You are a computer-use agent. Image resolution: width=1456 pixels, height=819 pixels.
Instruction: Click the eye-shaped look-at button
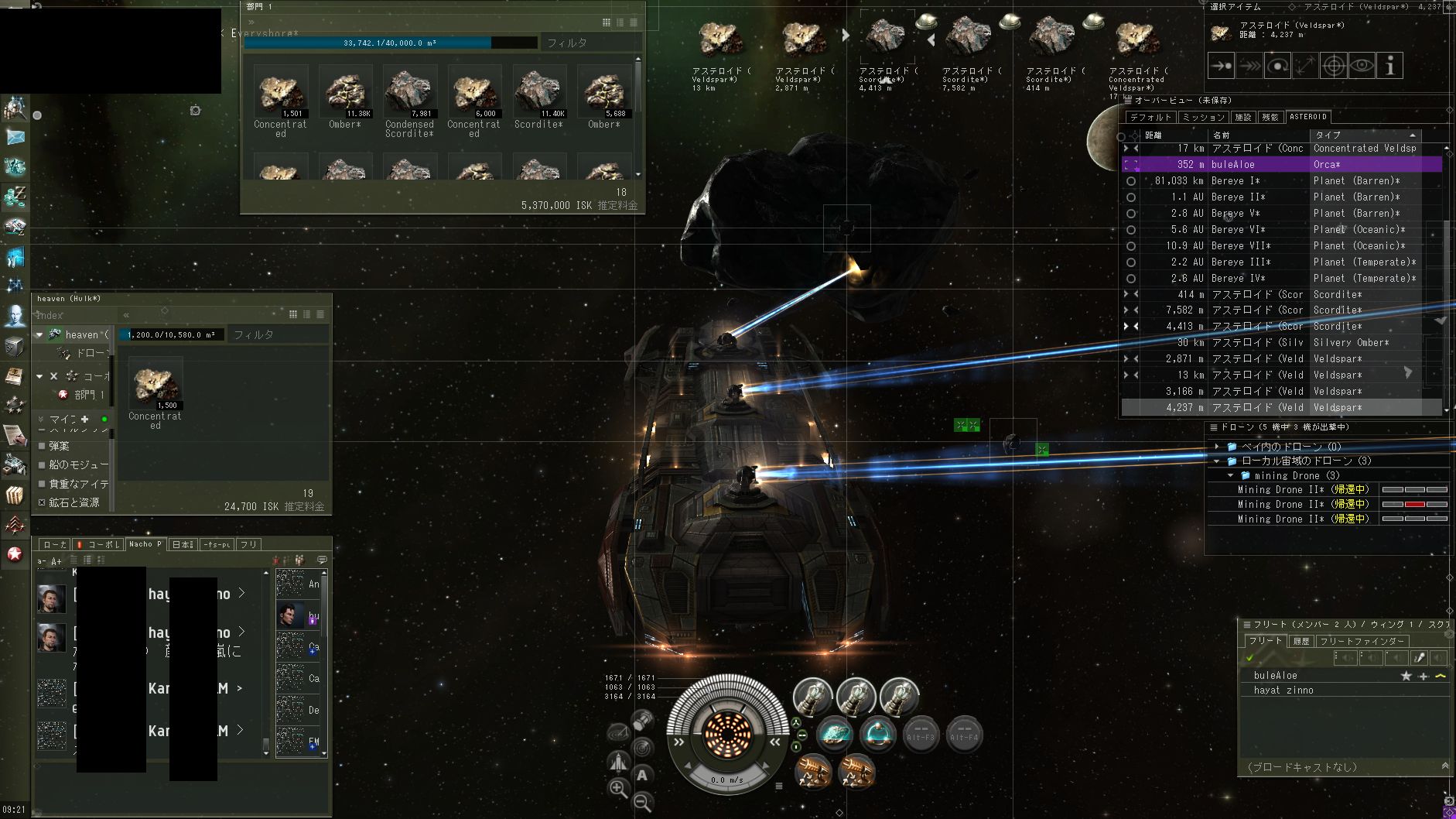click(x=1362, y=67)
